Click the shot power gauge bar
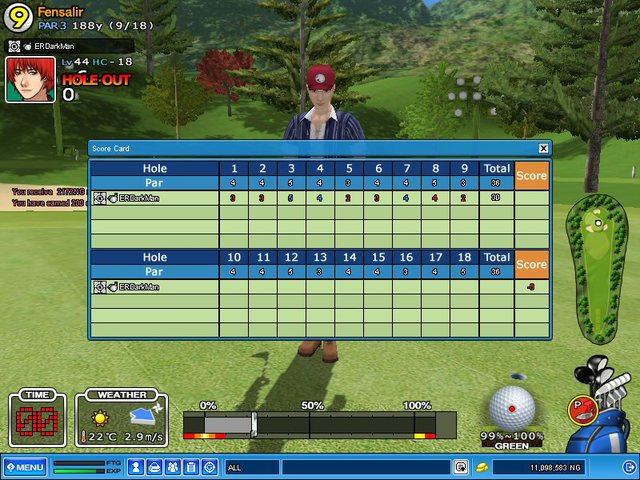Viewport: 640px width, 480px height. click(x=319, y=424)
